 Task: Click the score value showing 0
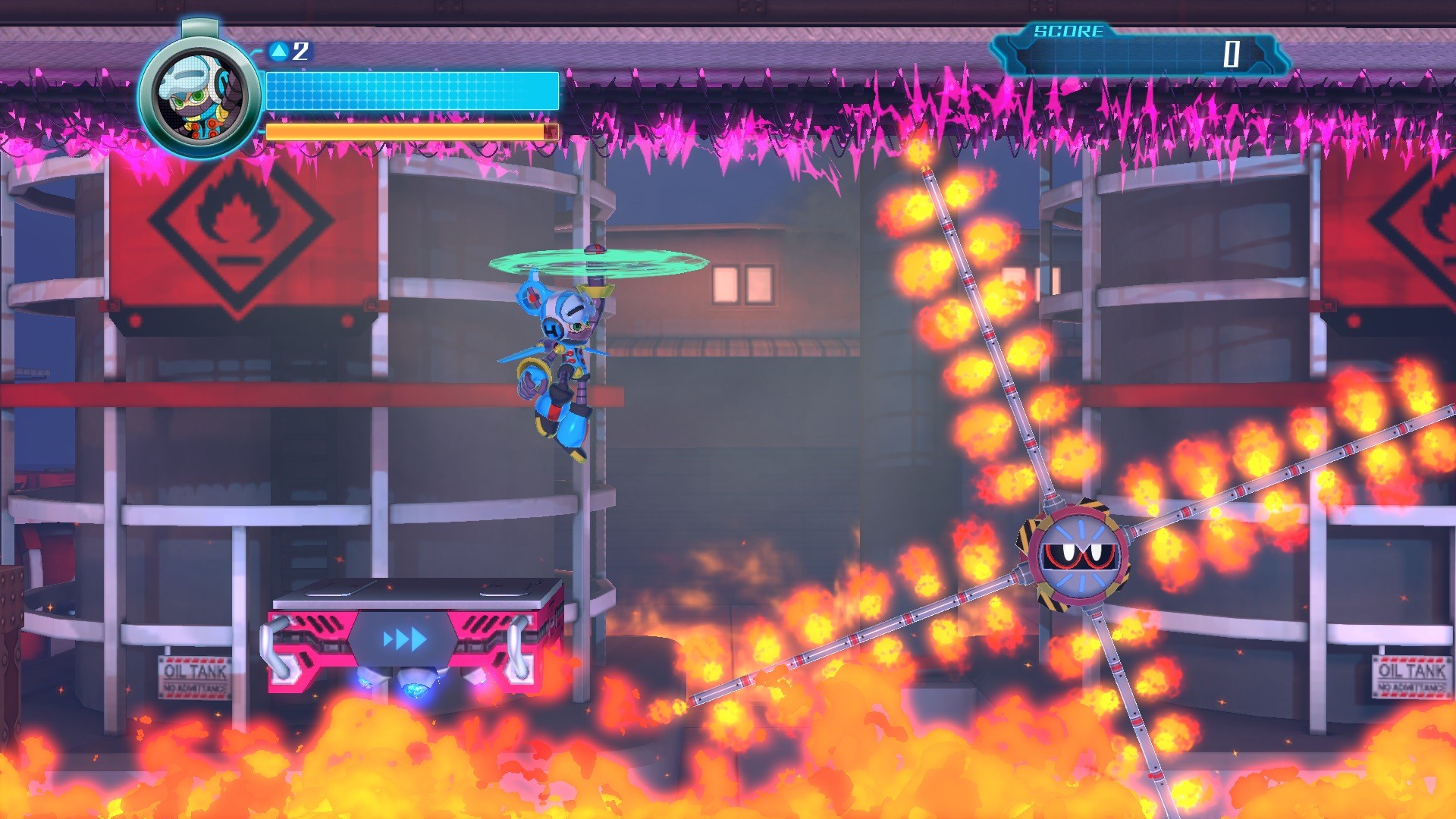tap(1232, 55)
